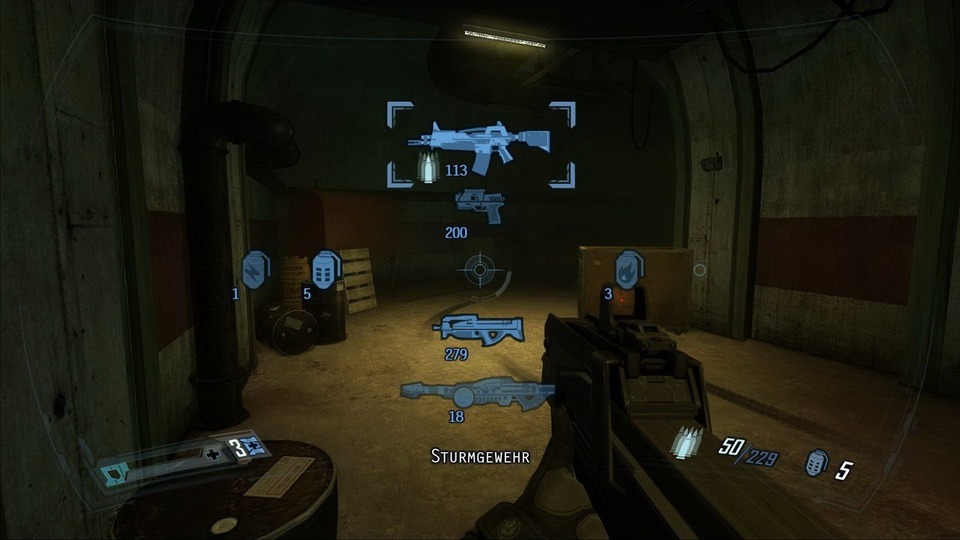
Task: Select the shock grenade with lightning icon
Action: 256,270
